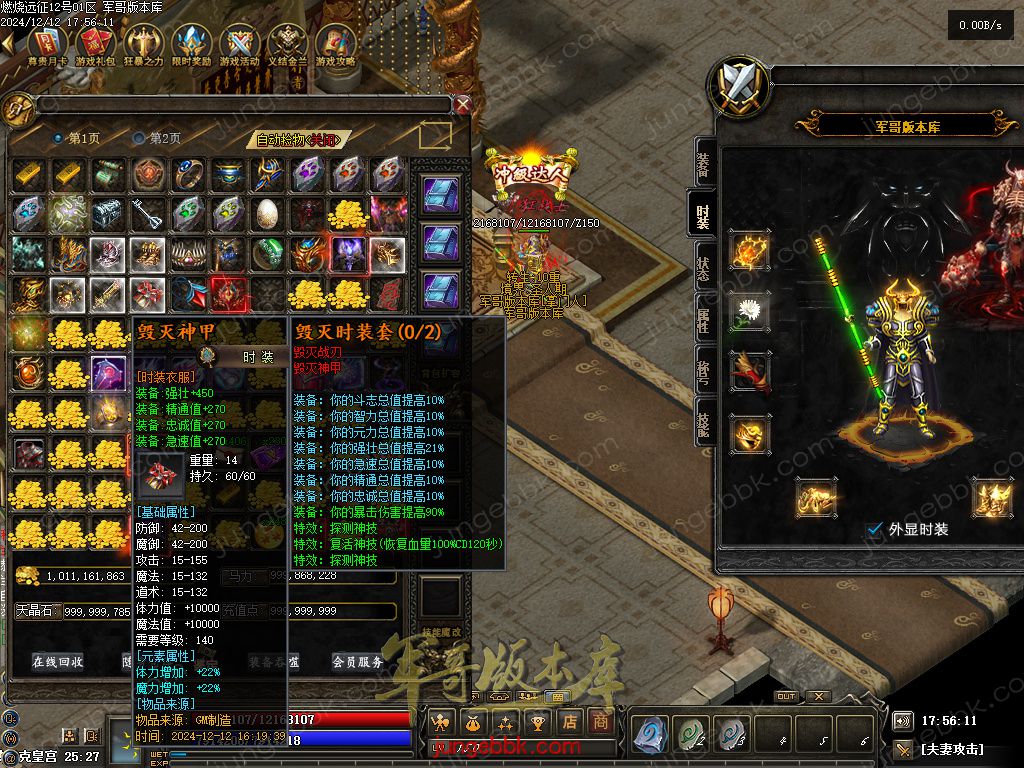Click the 在线回收 online recycle button

tap(58, 661)
